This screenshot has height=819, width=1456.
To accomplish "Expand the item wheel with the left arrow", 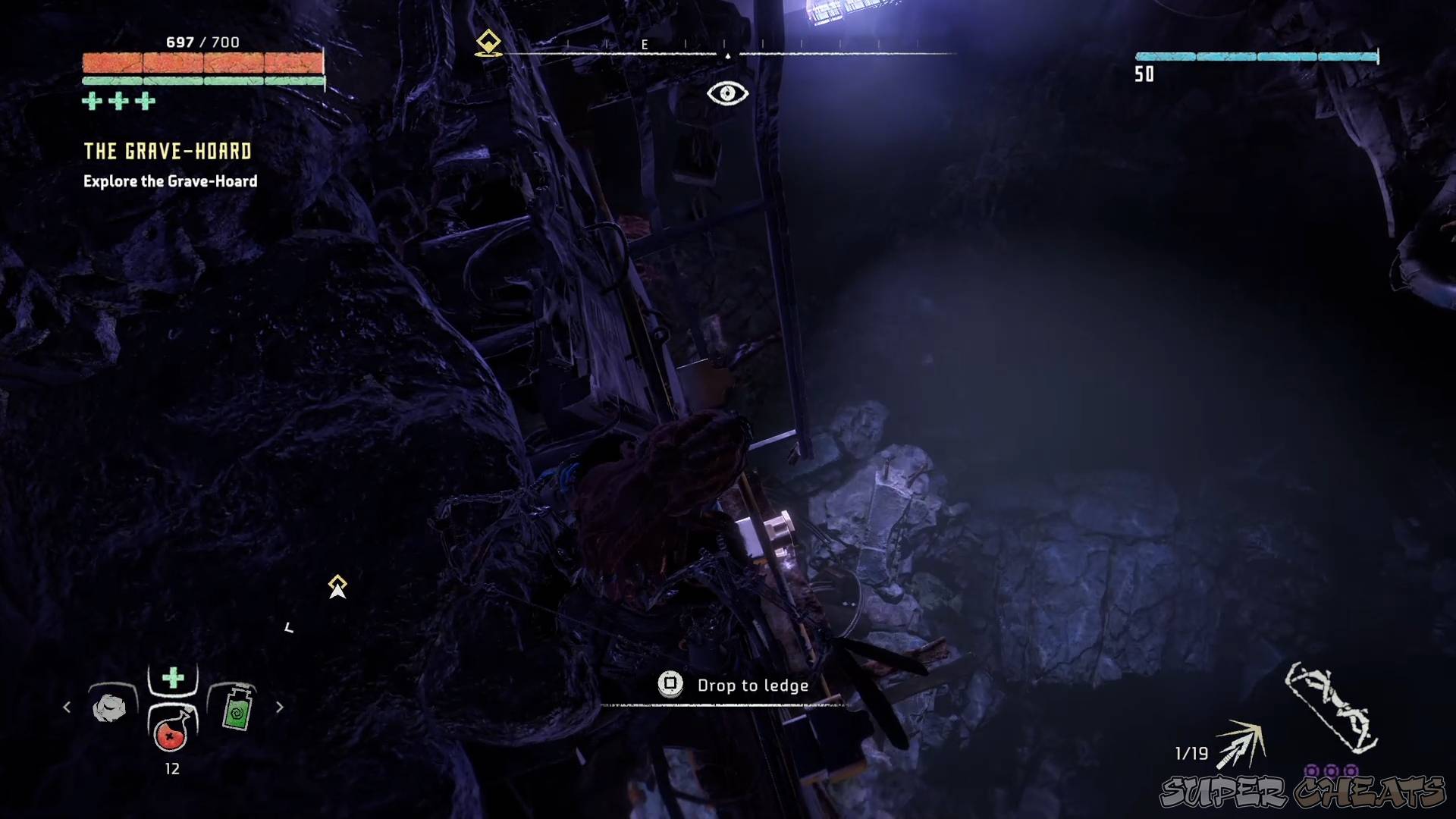I will point(66,707).
